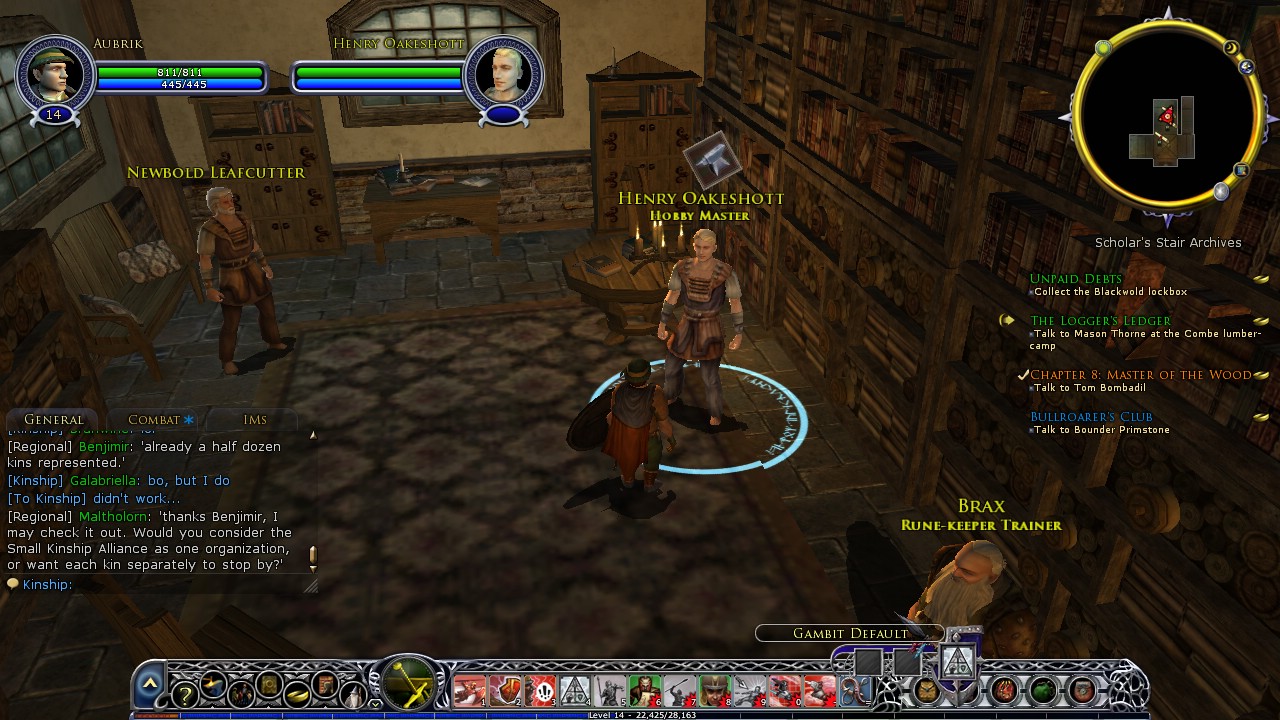Image resolution: width=1280 pixels, height=720 pixels.
Task: Select Chapter 8: Master of the Wood quest
Action: tap(1140, 375)
